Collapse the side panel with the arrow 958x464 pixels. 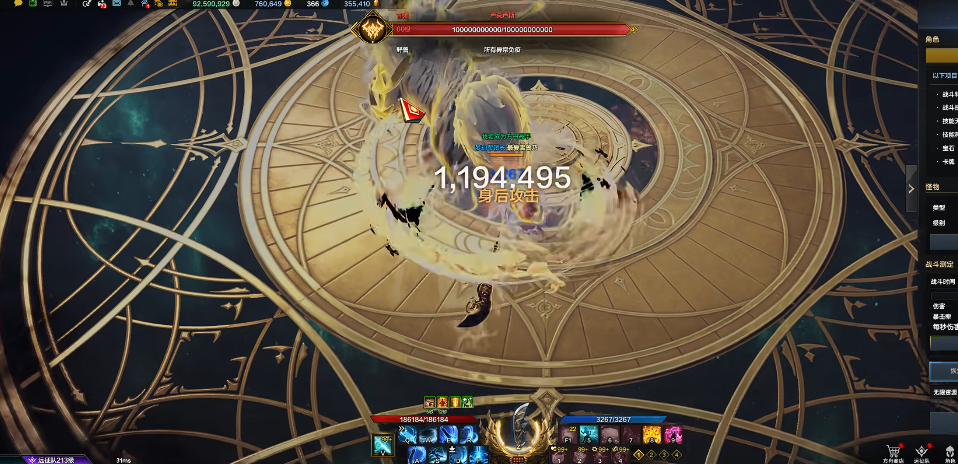click(x=911, y=188)
